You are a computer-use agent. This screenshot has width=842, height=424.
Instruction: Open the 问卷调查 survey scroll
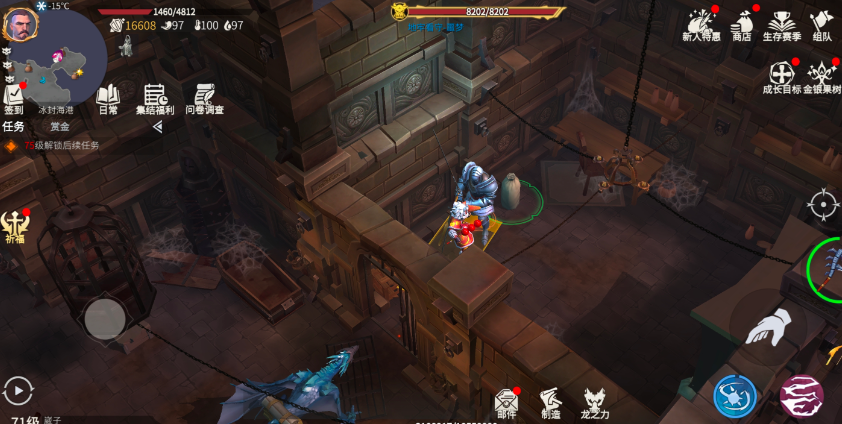coord(204,98)
